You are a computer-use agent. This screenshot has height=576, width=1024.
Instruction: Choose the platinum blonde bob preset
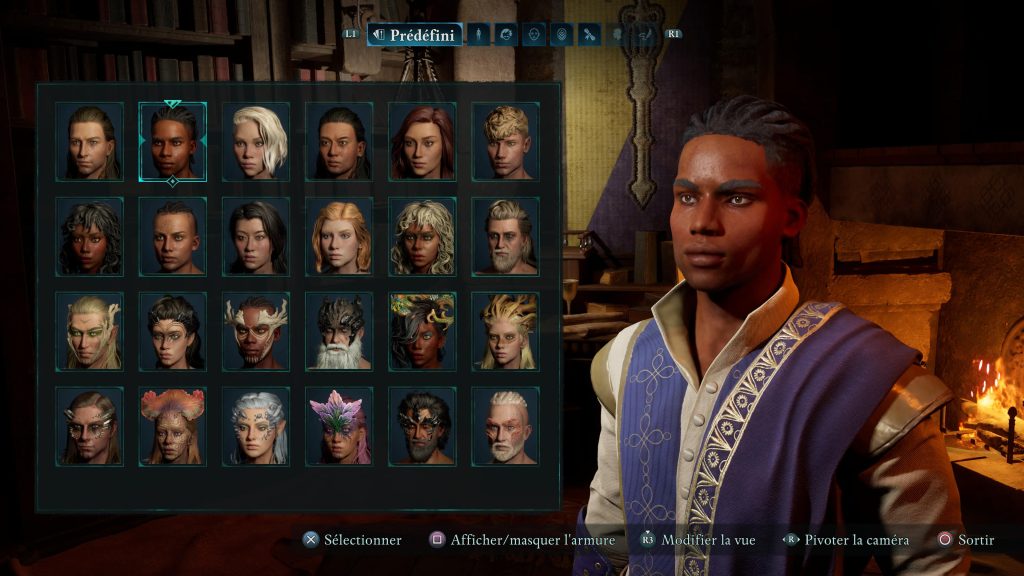tap(256, 142)
